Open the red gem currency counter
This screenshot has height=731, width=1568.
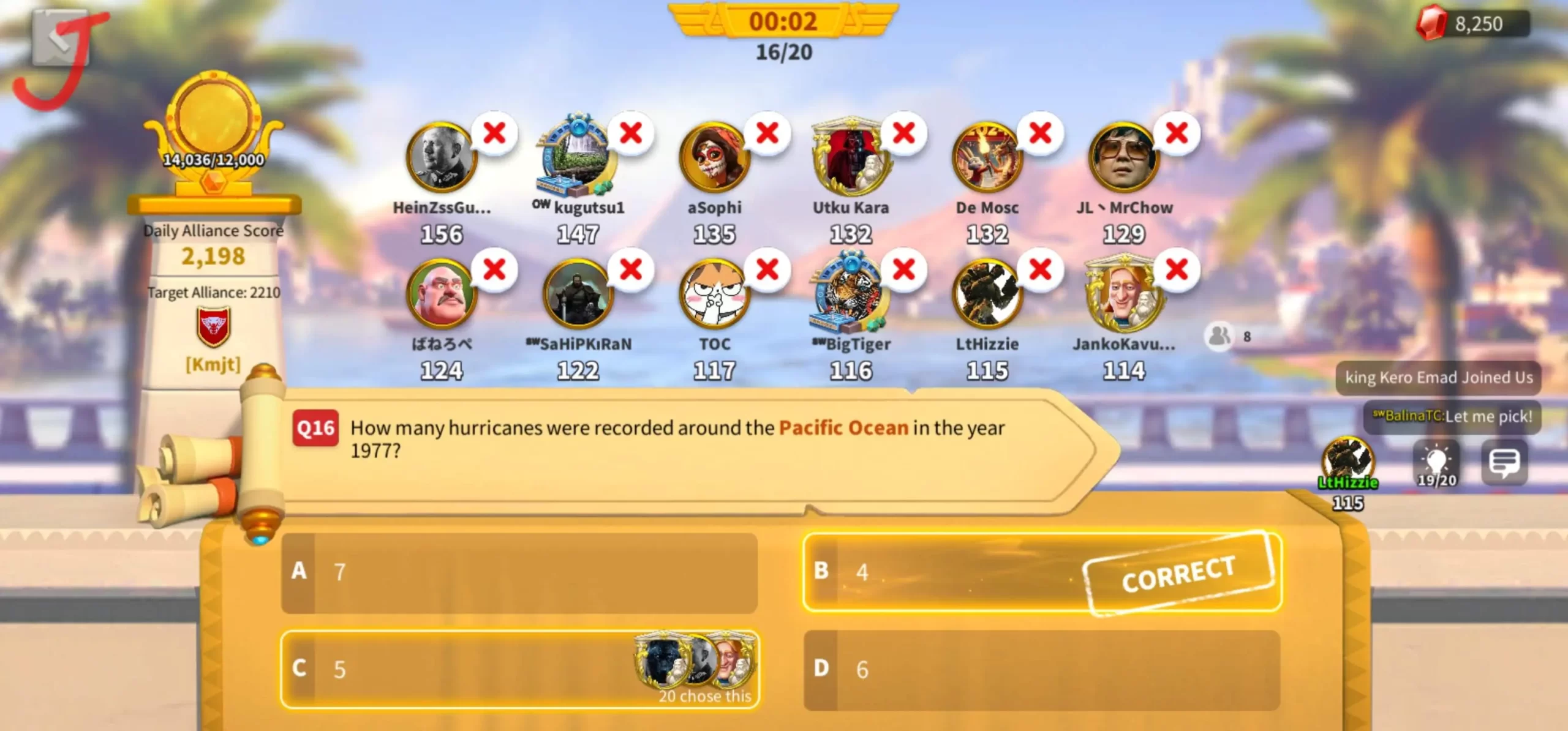(x=1472, y=24)
